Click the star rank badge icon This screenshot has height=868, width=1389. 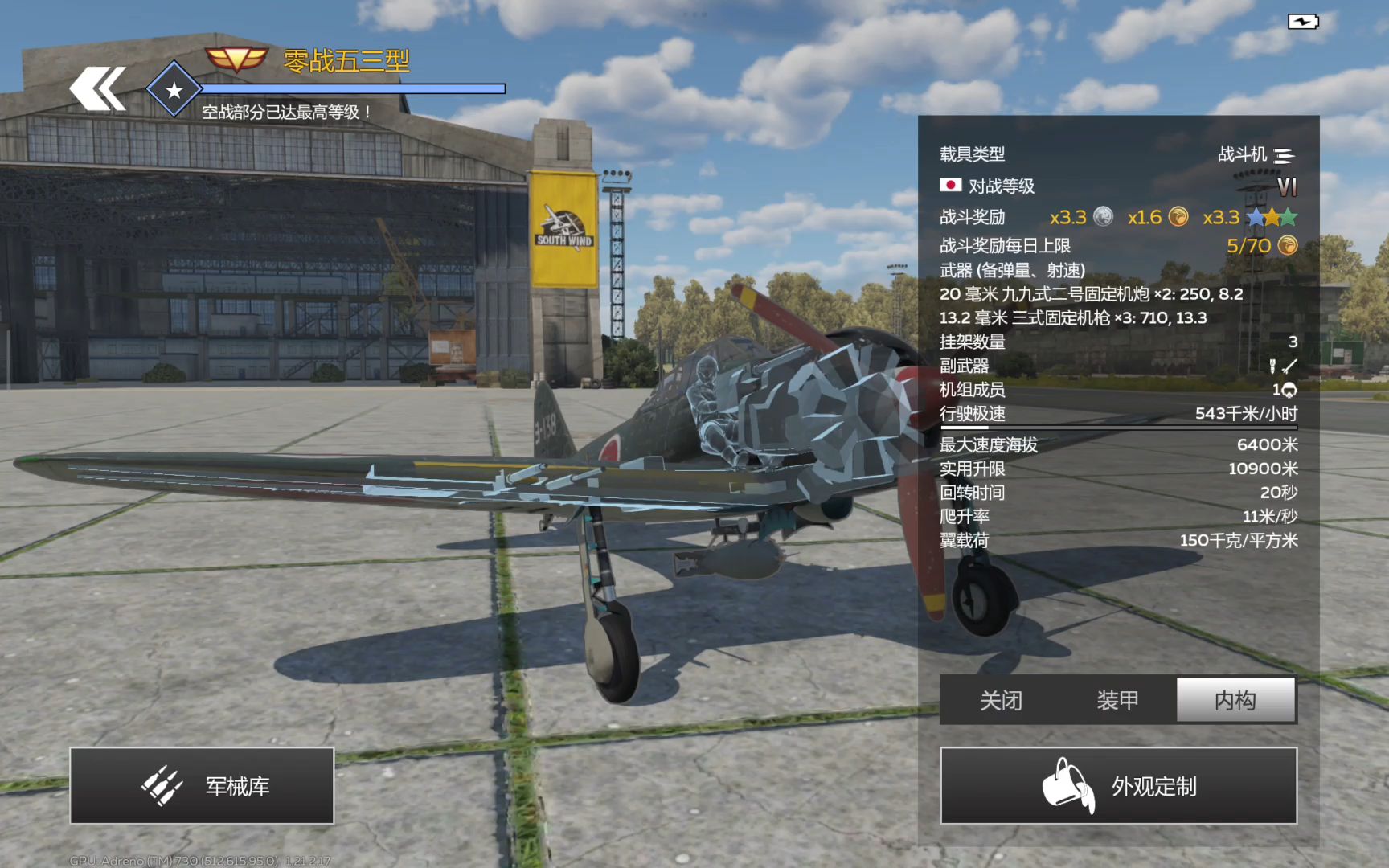(174, 89)
